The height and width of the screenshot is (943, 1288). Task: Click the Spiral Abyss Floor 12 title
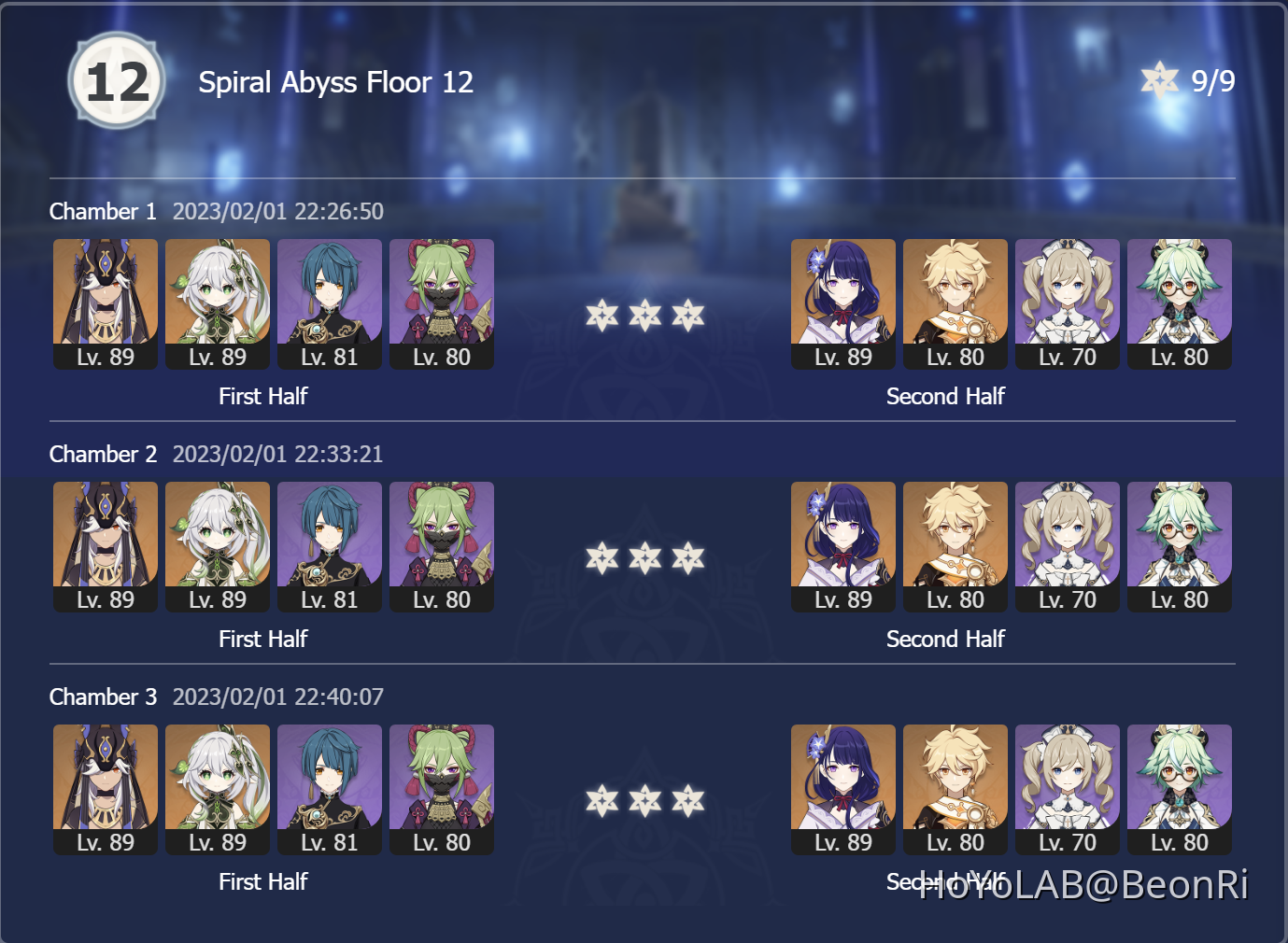click(335, 82)
